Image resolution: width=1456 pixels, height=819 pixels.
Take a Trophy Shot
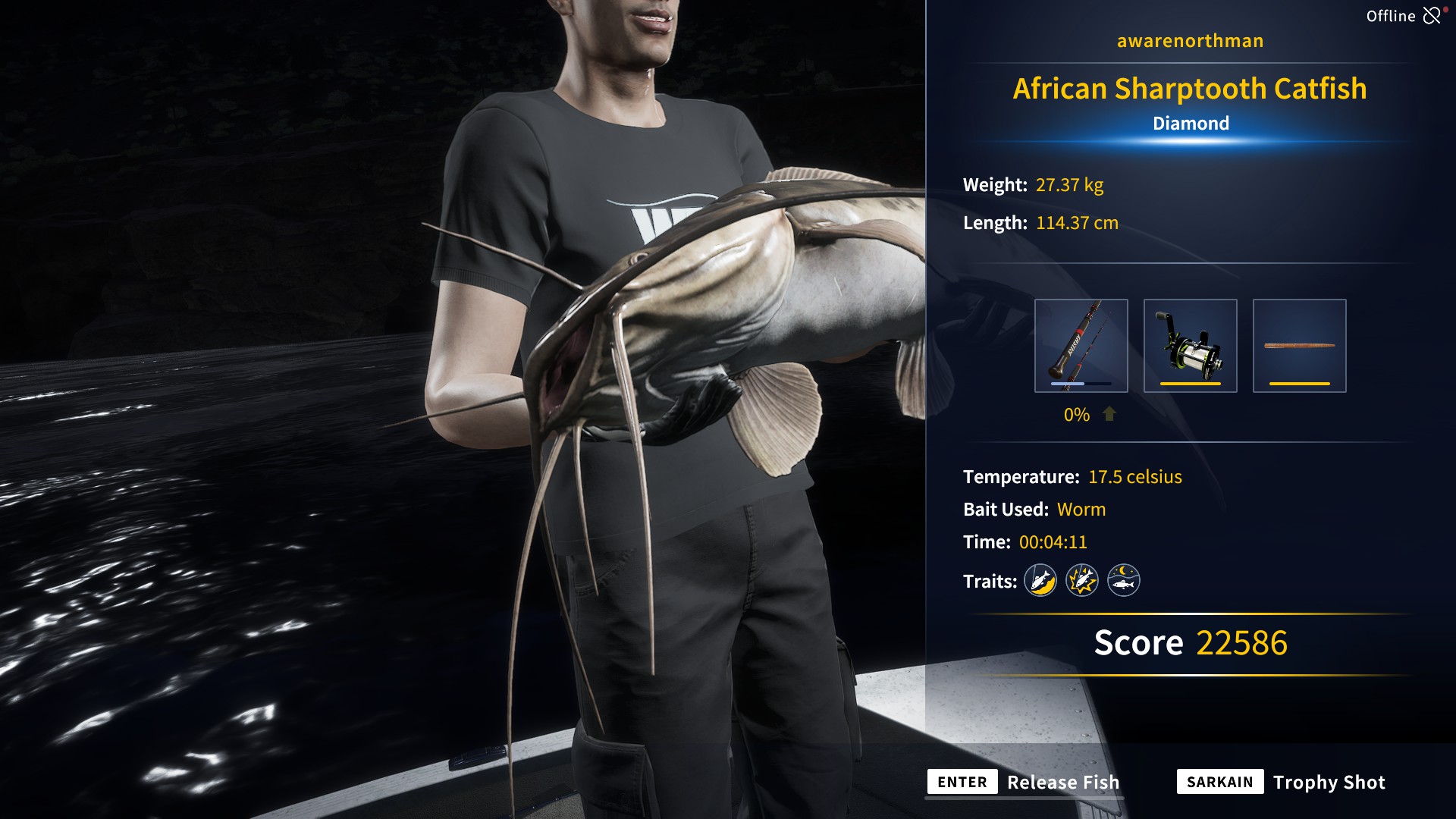pos(1282,782)
